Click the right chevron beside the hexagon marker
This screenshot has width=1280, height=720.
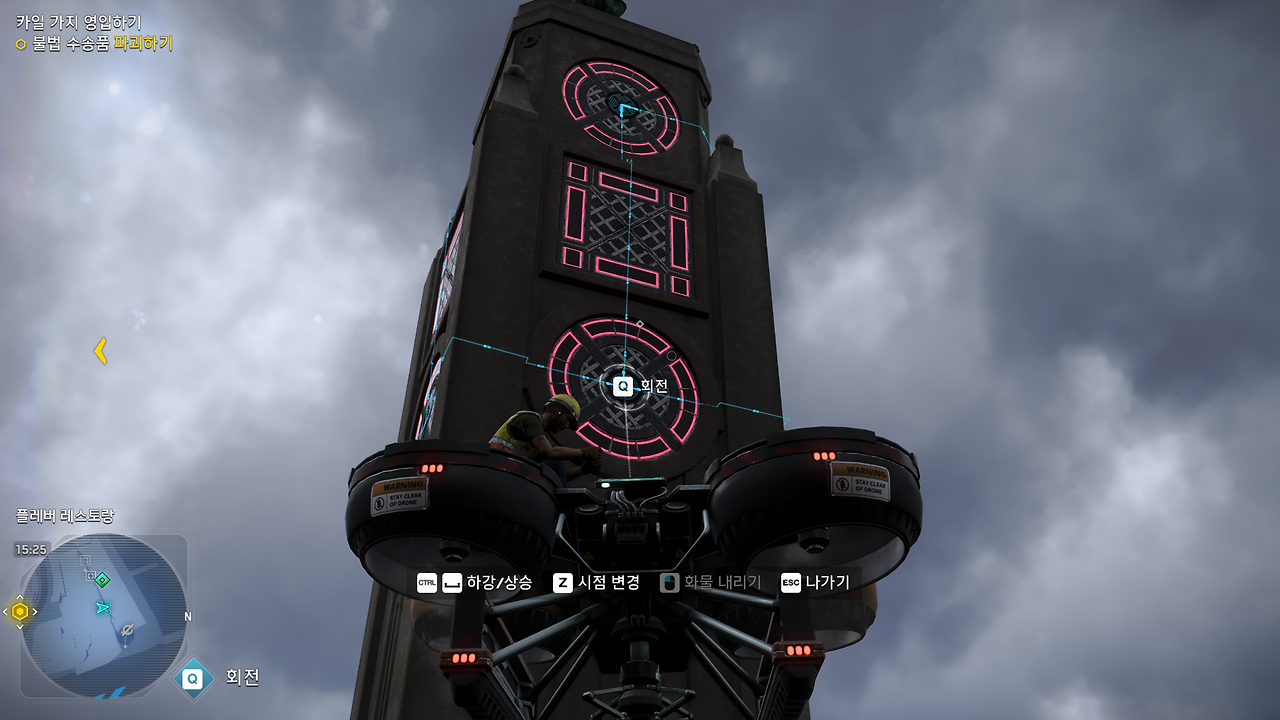(35, 611)
